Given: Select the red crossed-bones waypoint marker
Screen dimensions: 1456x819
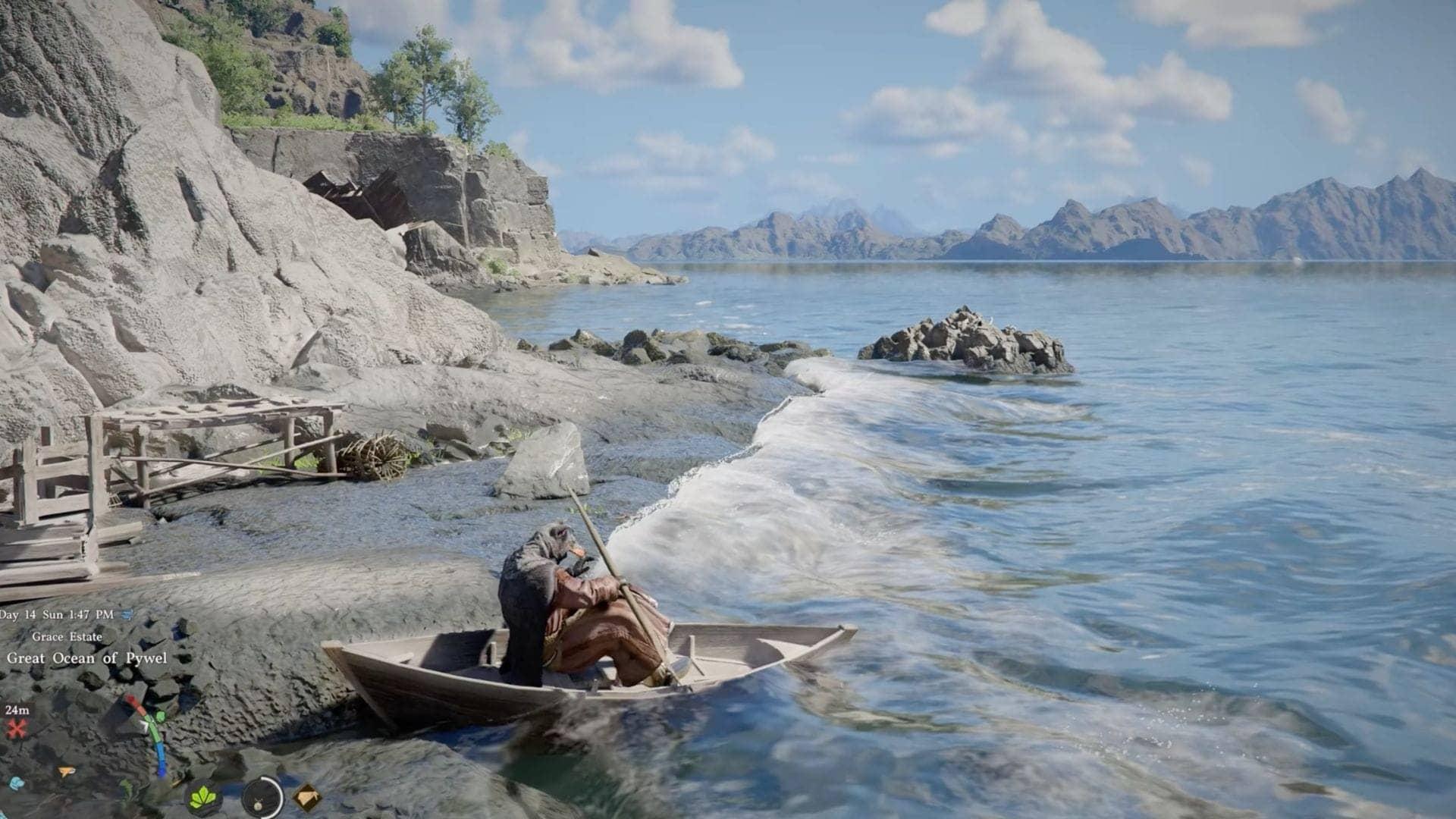Looking at the screenshot, I should click(17, 727).
